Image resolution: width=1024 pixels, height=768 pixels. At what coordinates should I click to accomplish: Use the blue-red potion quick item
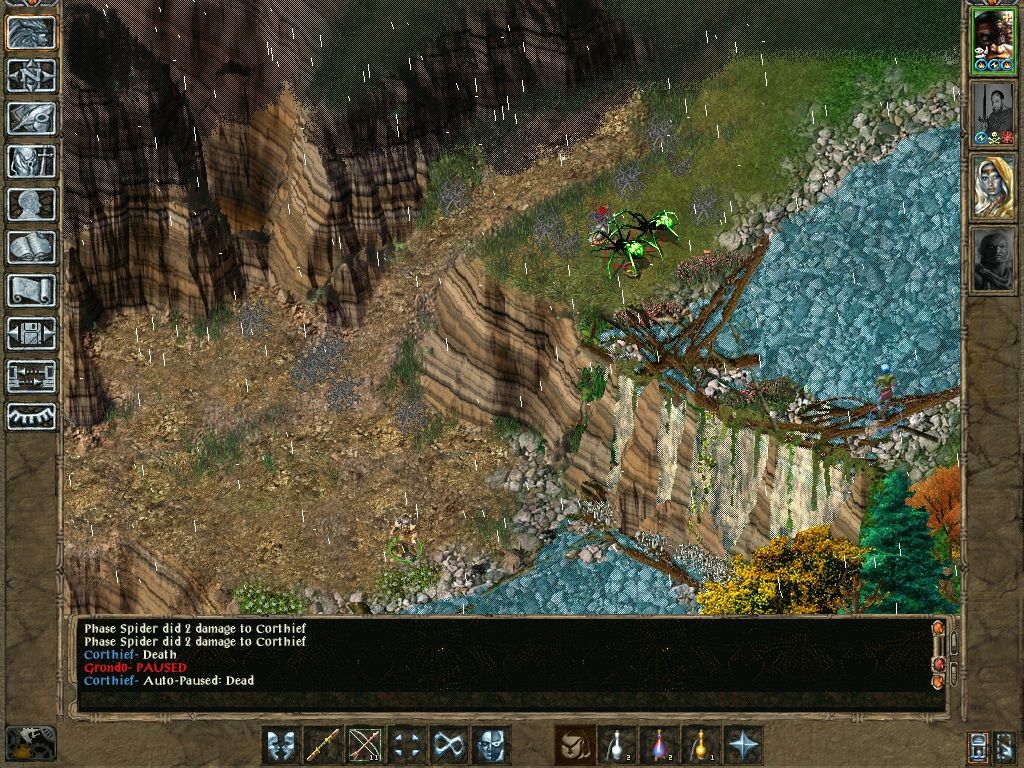point(659,745)
